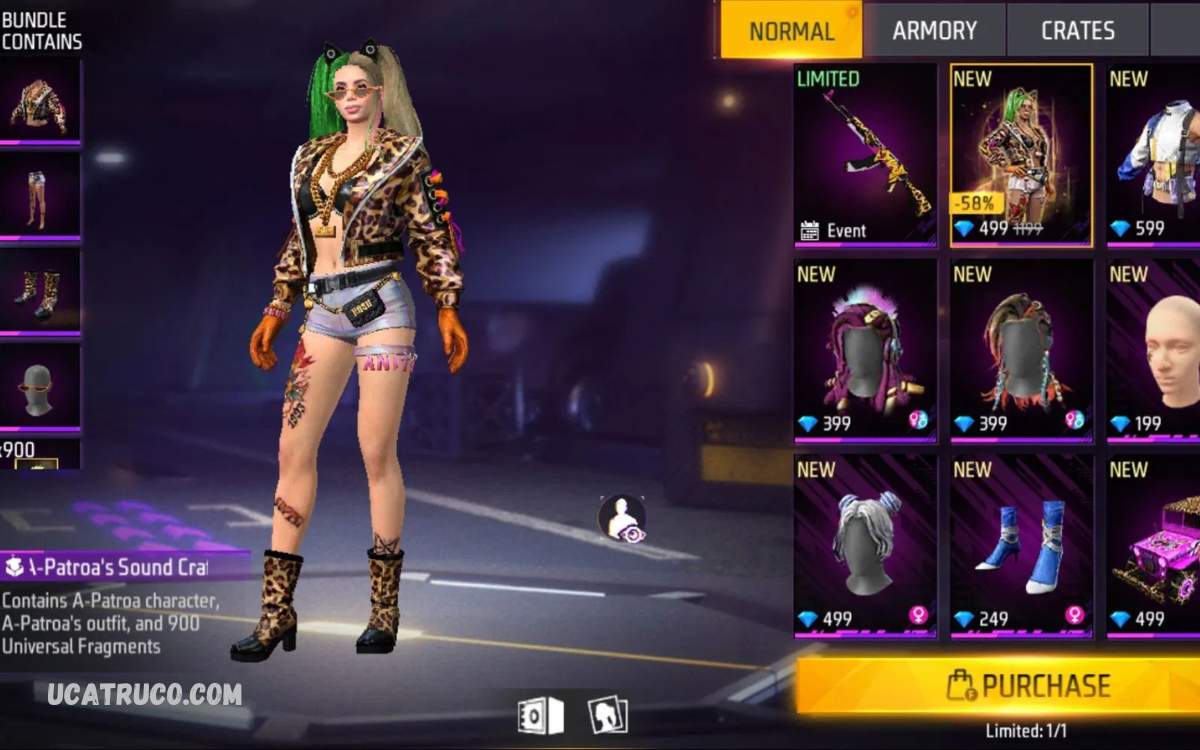The image size is (1200, 750).
Task: Select the blue high-heel boots for 249
Action: [x=1021, y=545]
